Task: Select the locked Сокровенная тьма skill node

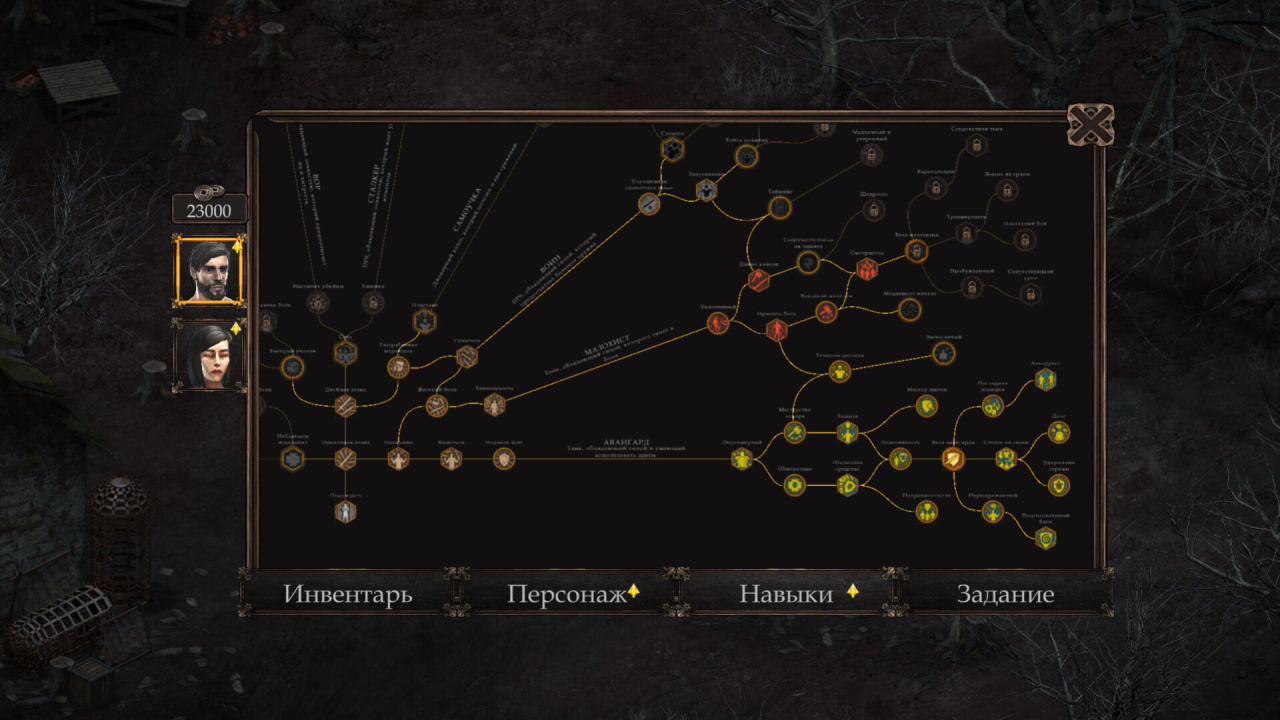Action: 975,146
